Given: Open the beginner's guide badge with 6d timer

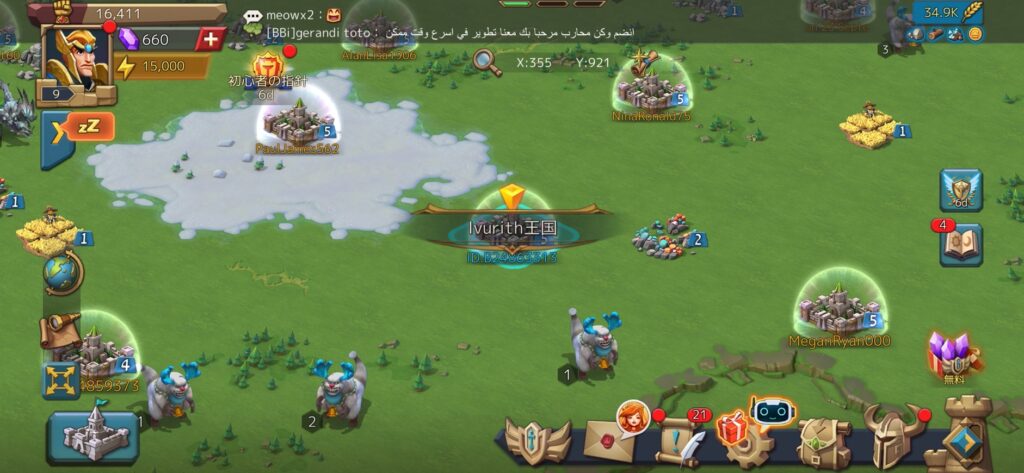Looking at the screenshot, I should click(267, 72).
